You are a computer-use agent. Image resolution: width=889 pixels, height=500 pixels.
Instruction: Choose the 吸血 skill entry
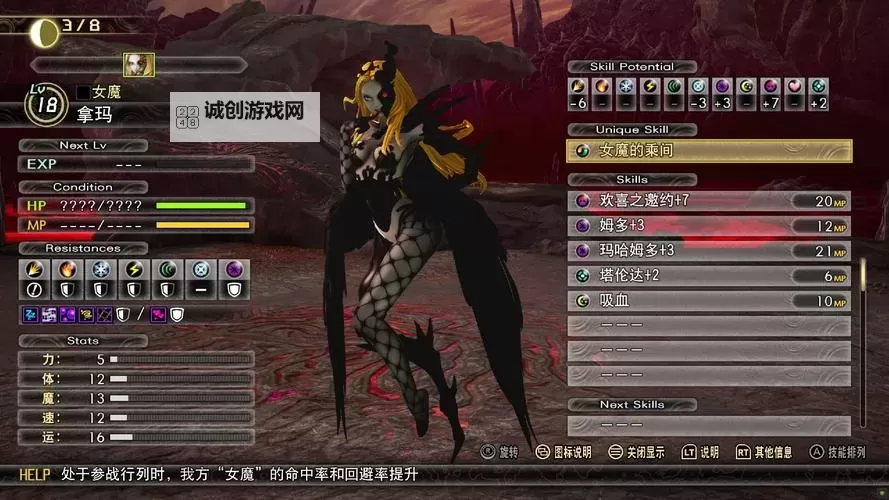(x=709, y=301)
